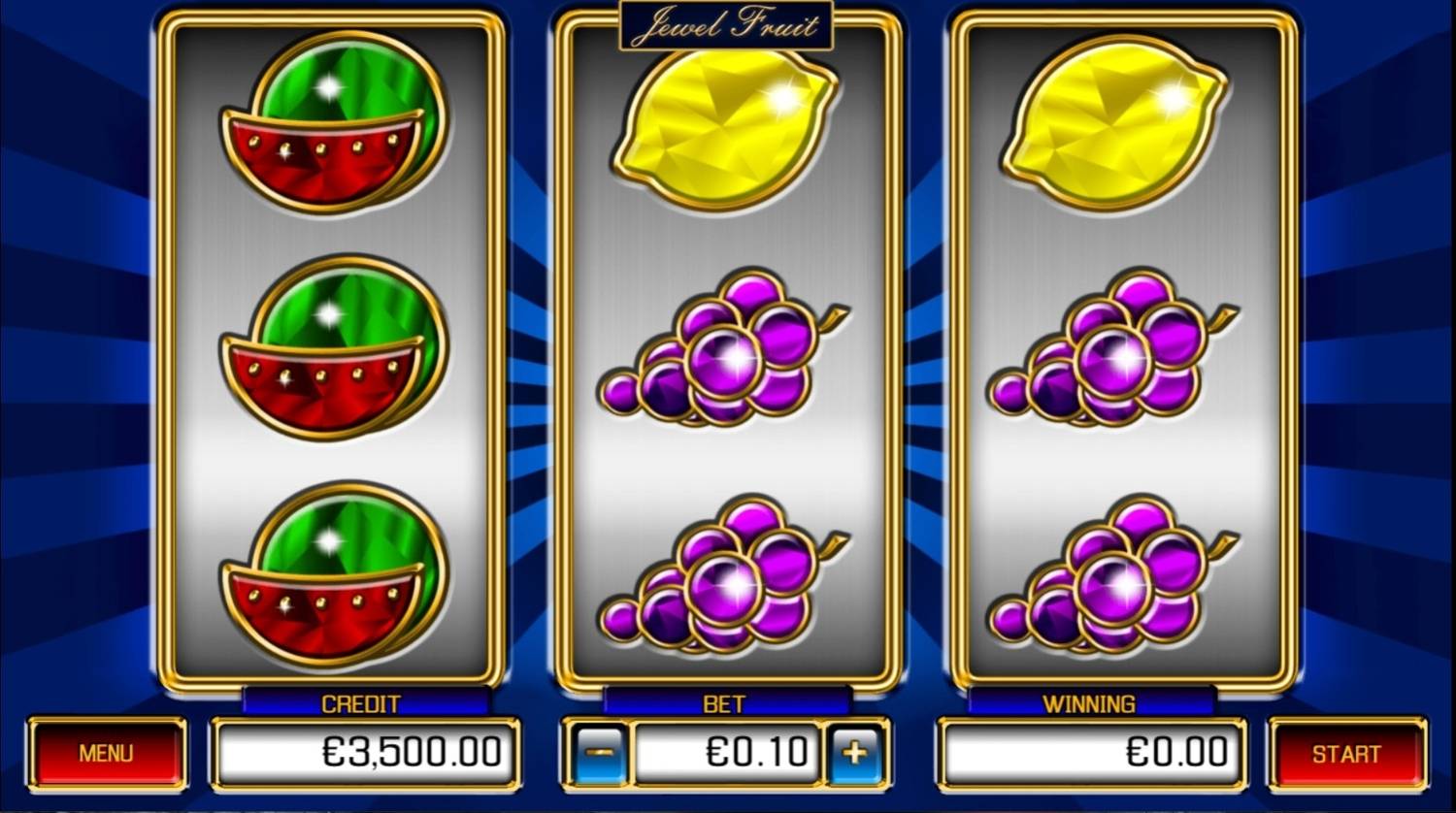Open the game MENU
The image size is (1456, 813).
[x=107, y=753]
